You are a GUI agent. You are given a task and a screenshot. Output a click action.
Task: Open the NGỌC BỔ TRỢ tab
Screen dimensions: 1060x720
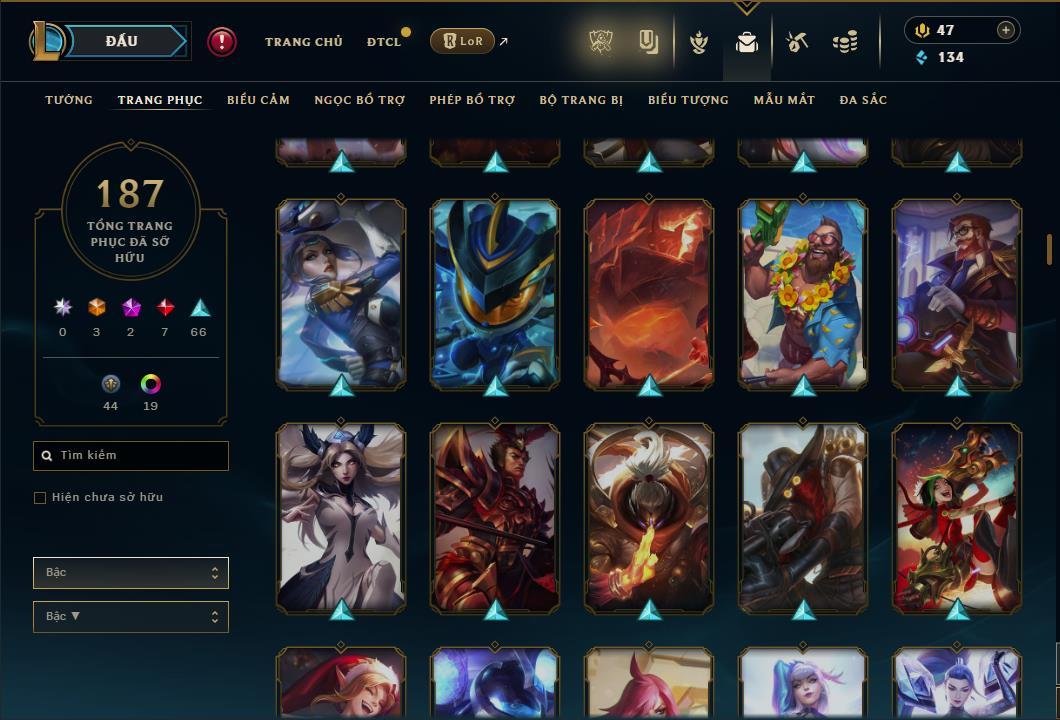(359, 100)
